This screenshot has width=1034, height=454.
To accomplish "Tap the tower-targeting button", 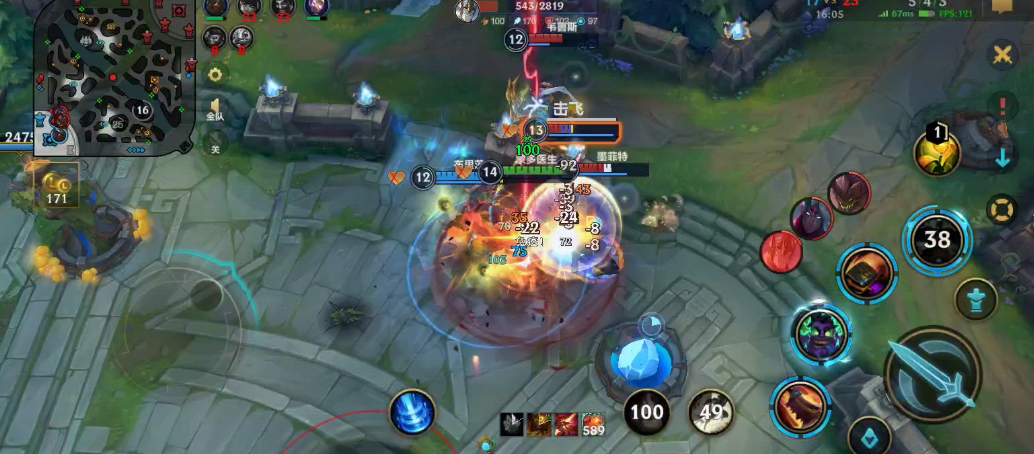I will point(975,298).
